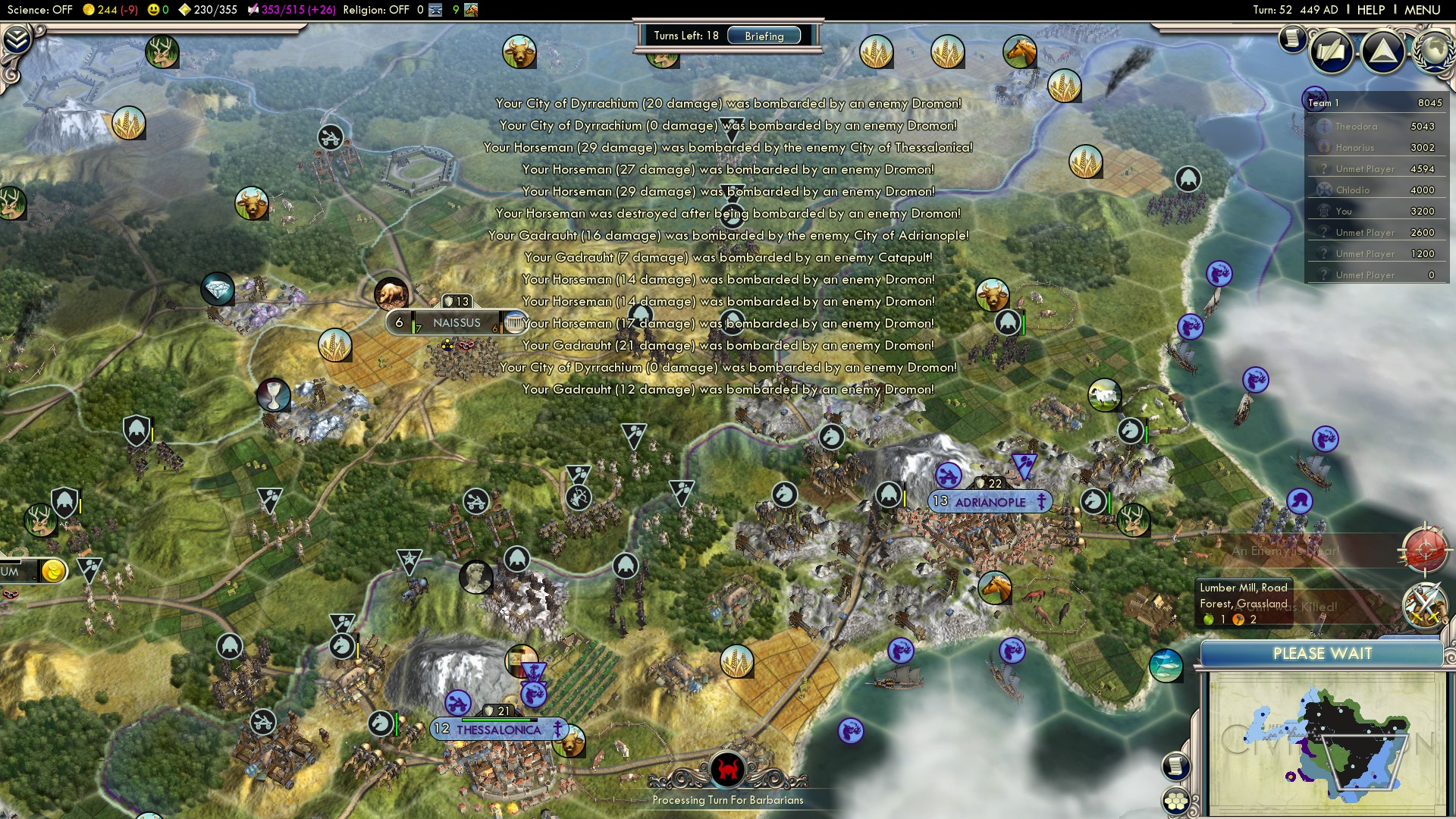Click the Please Wait turn button

pos(1322,654)
